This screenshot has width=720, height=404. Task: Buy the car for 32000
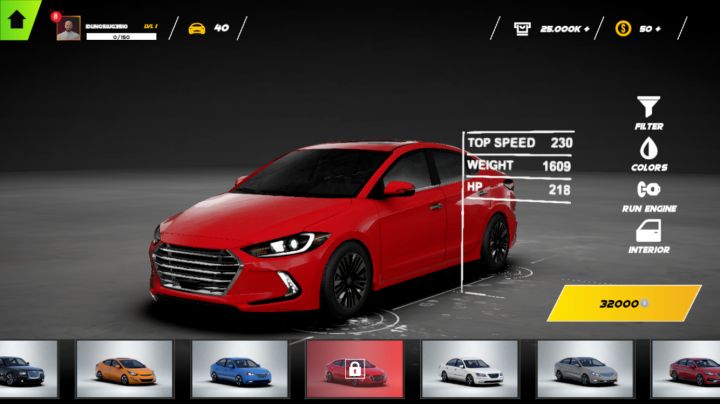(x=623, y=303)
